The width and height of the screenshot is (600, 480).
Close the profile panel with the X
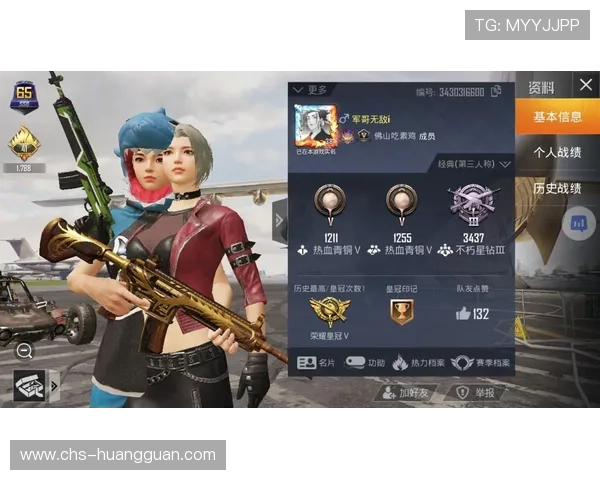(x=585, y=85)
